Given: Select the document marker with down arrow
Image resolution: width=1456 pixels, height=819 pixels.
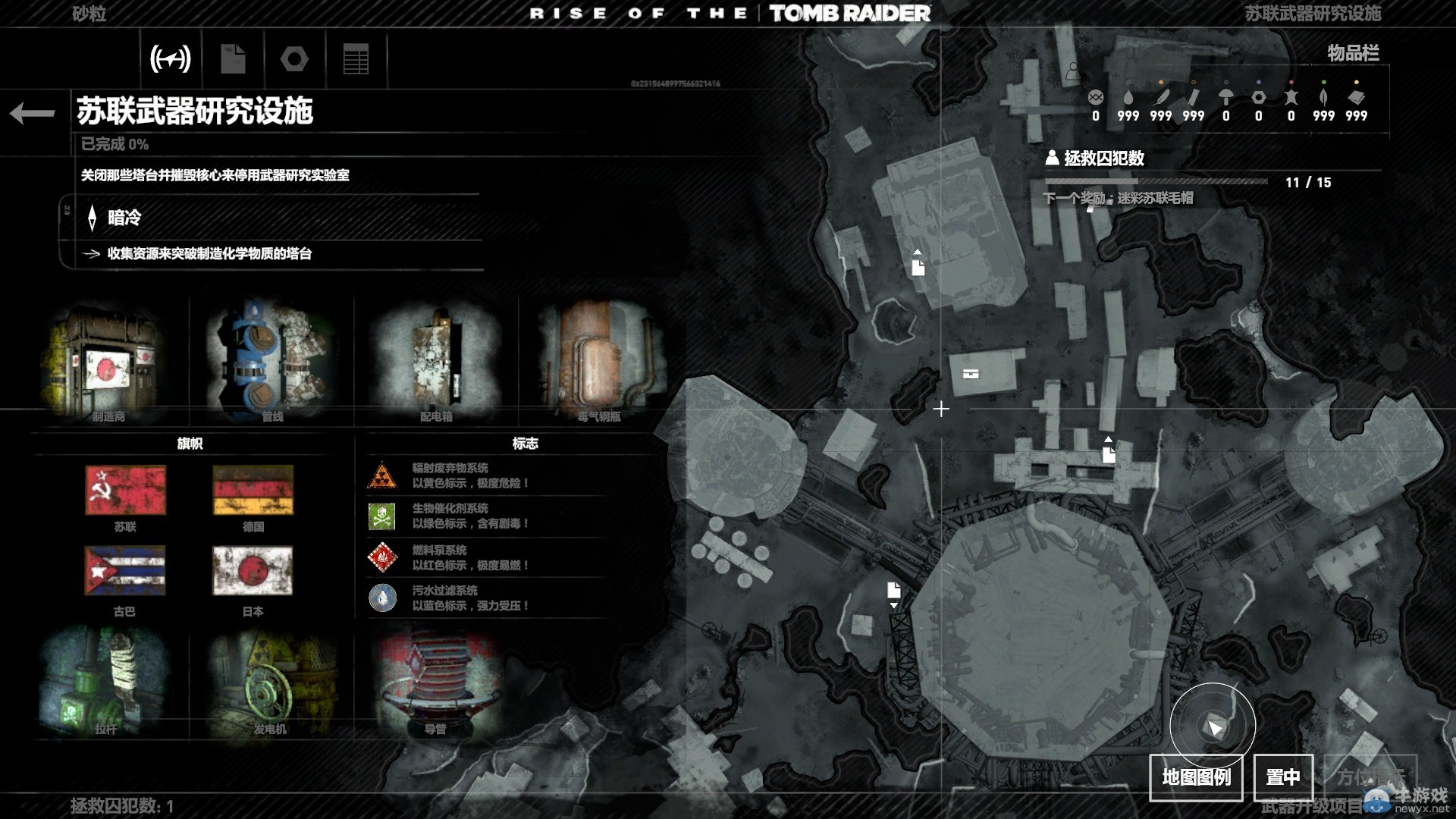Looking at the screenshot, I should tap(894, 592).
